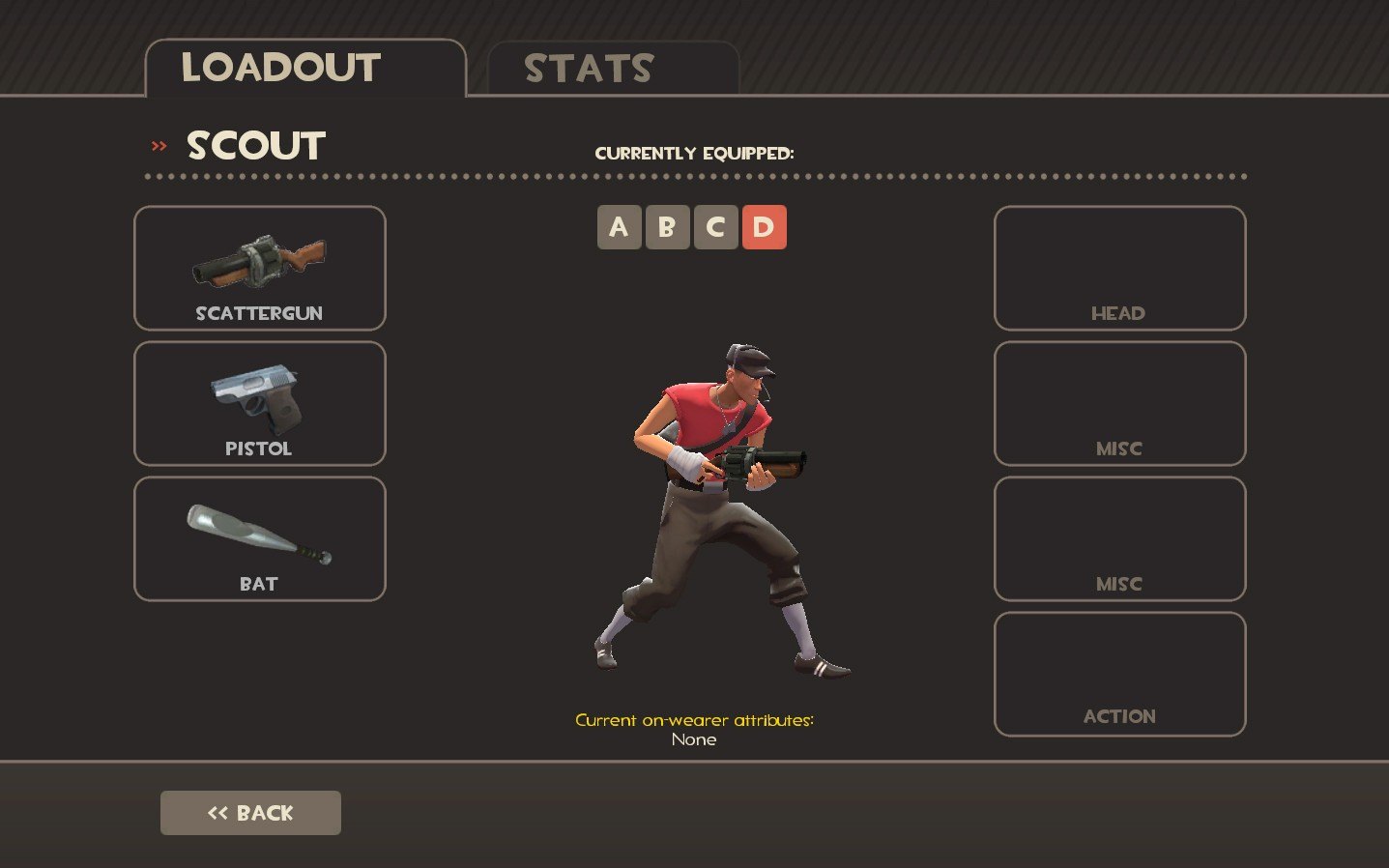Viewport: 1389px width, 868px height.
Task: Switch to the Stats tab
Action: pyautogui.click(x=613, y=69)
